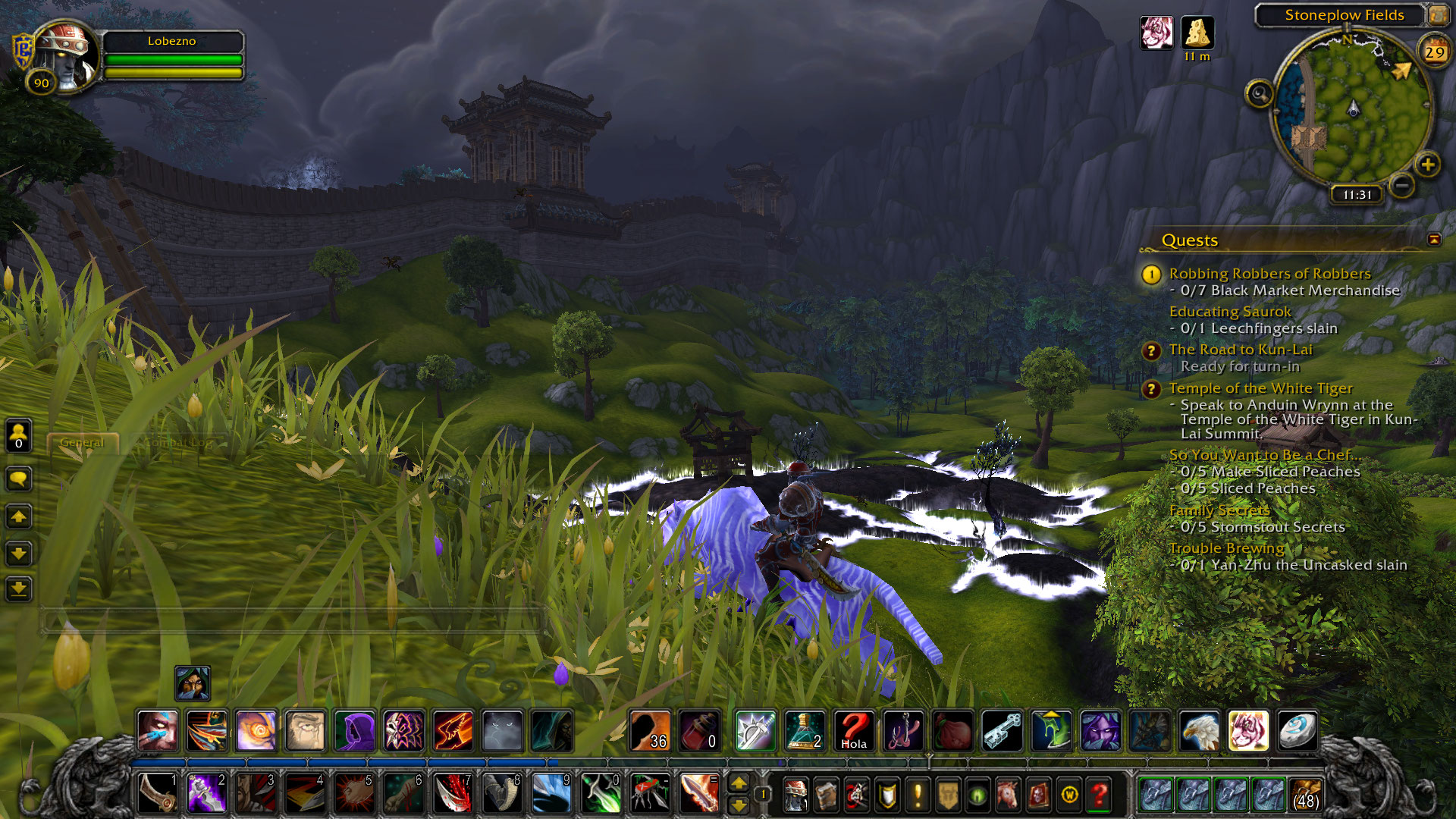1456x819 pixels.
Task: Open the red question mark help menu
Action: [1099, 795]
